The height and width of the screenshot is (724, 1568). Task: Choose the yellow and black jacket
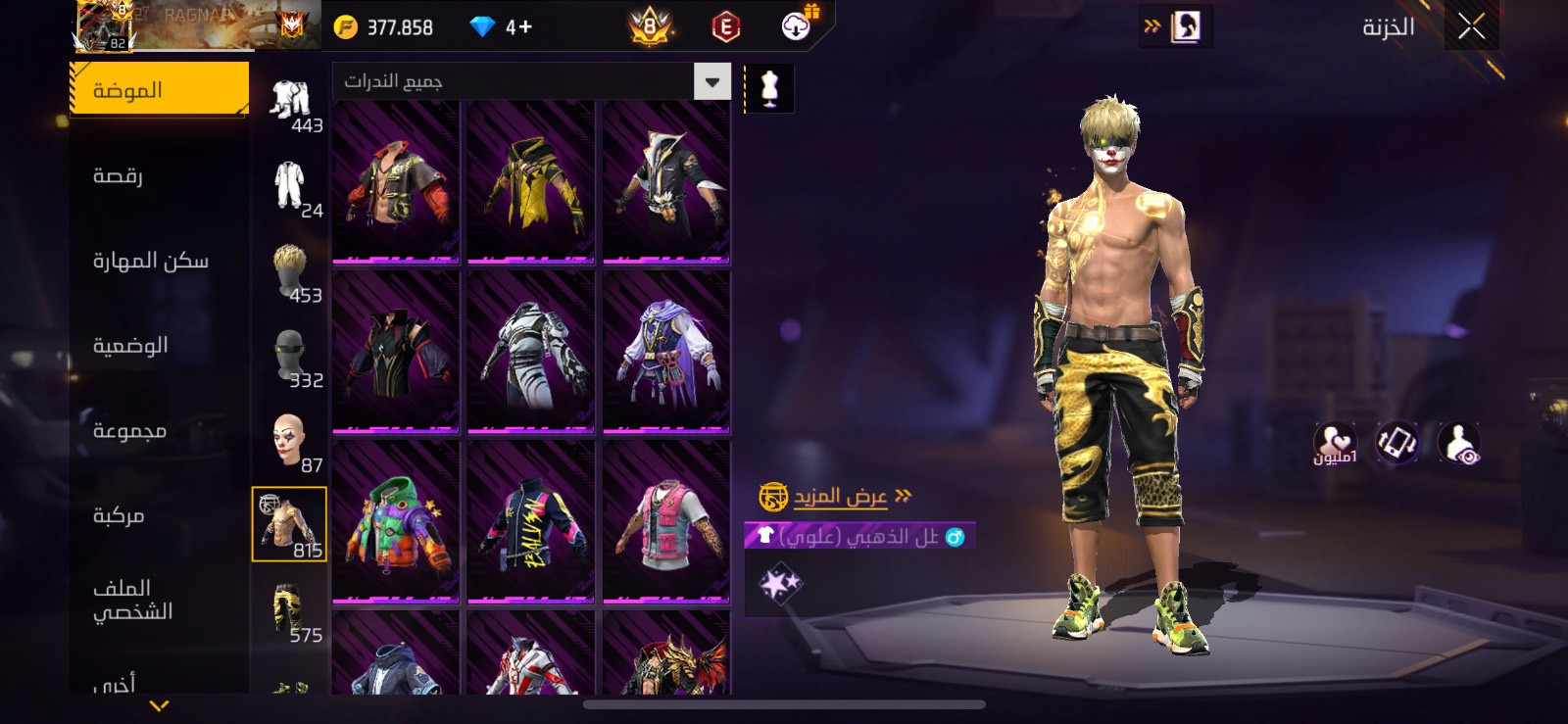531,182
